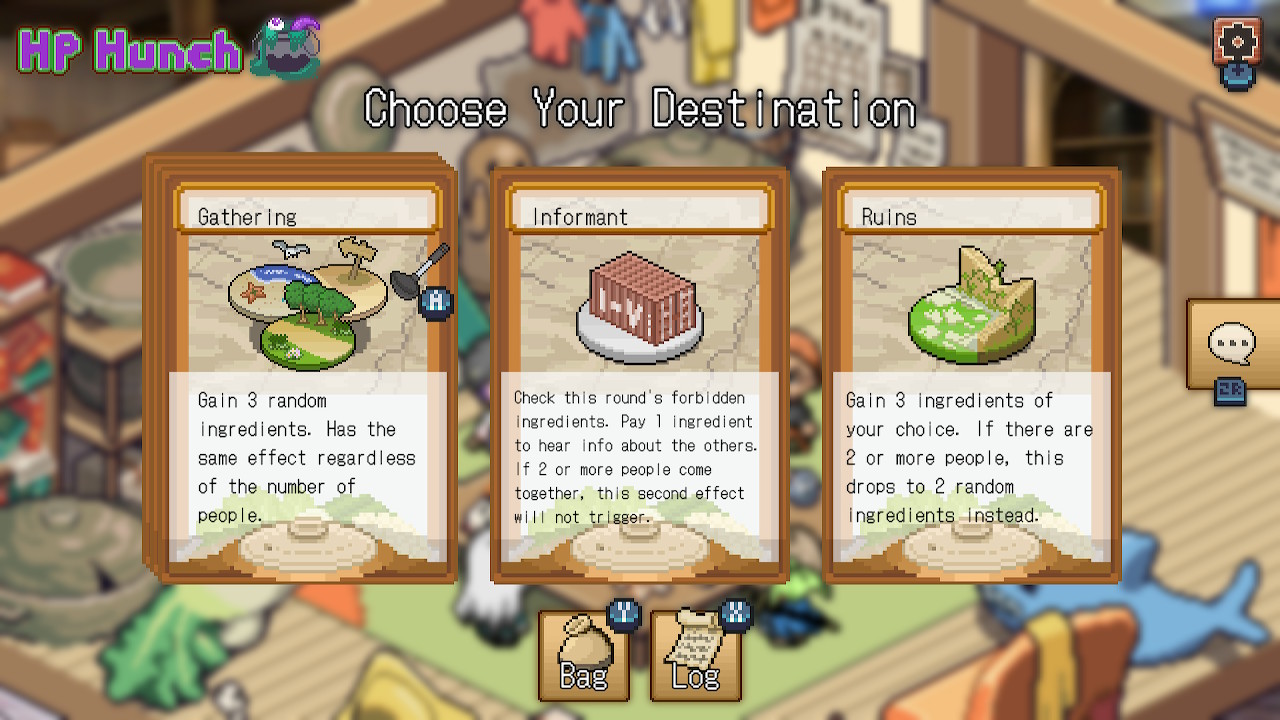
Task: Click the Choose Your Destination heading
Action: 640,108
